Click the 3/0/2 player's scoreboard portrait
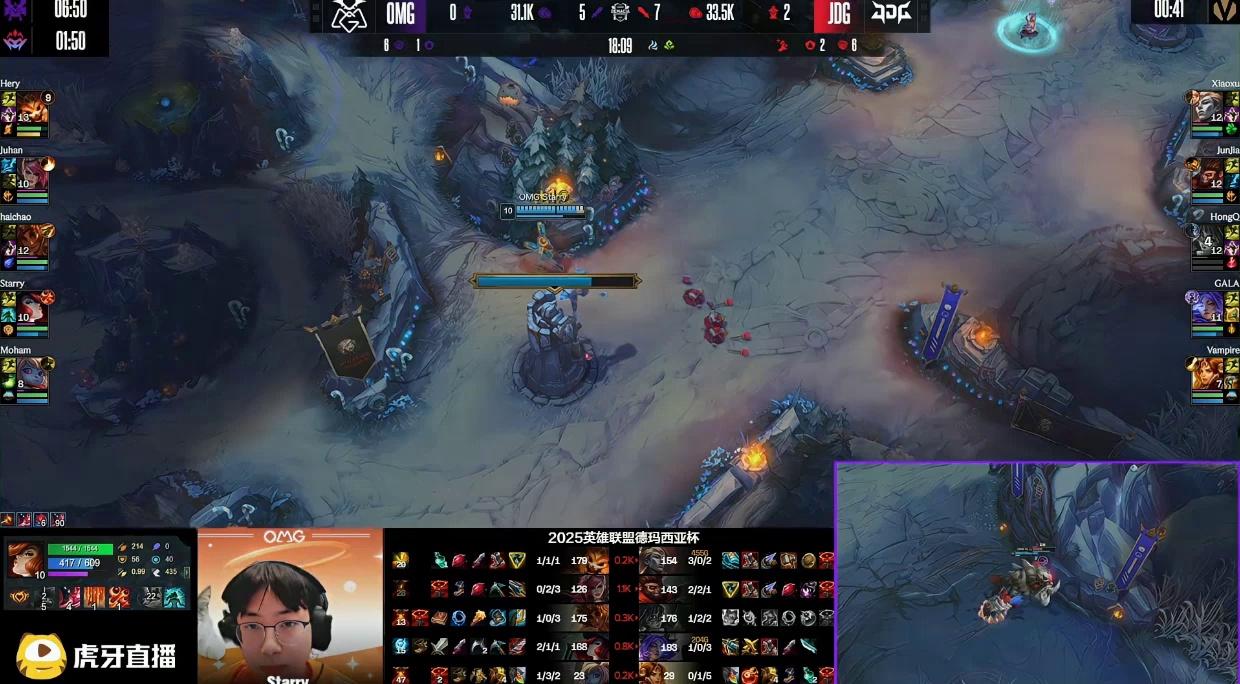The width and height of the screenshot is (1240, 684). click(655, 562)
